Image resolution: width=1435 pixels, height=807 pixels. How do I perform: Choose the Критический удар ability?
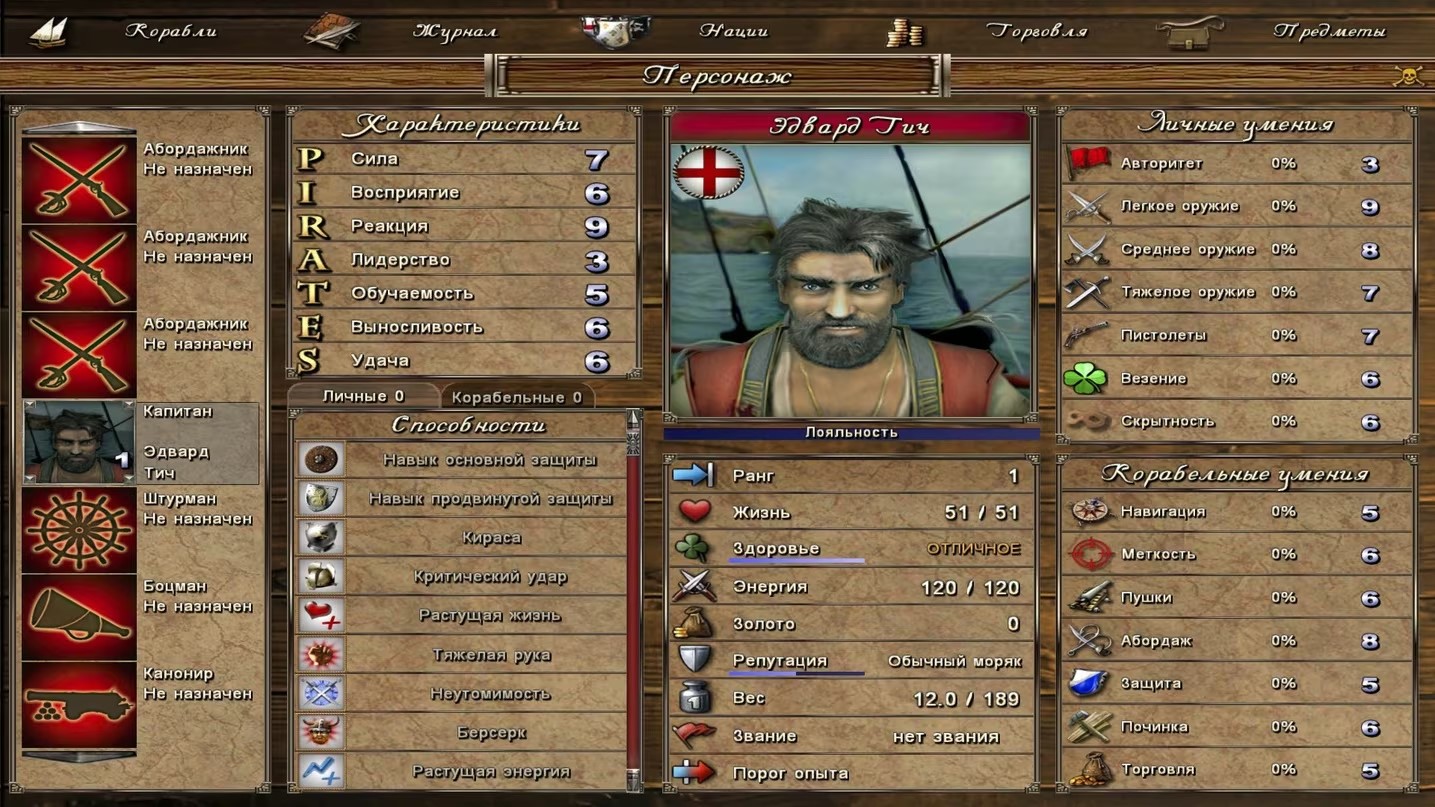[x=490, y=576]
